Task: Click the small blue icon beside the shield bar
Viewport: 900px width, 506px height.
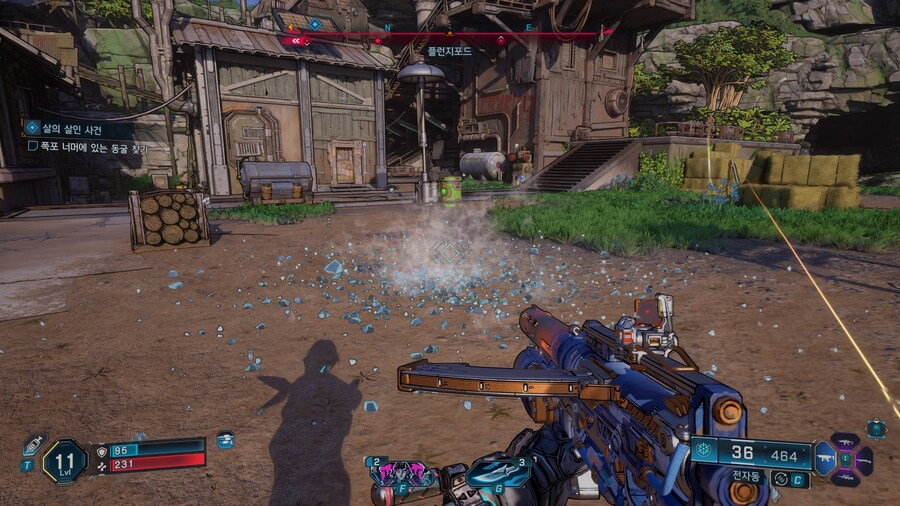Action: pyautogui.click(x=225, y=440)
